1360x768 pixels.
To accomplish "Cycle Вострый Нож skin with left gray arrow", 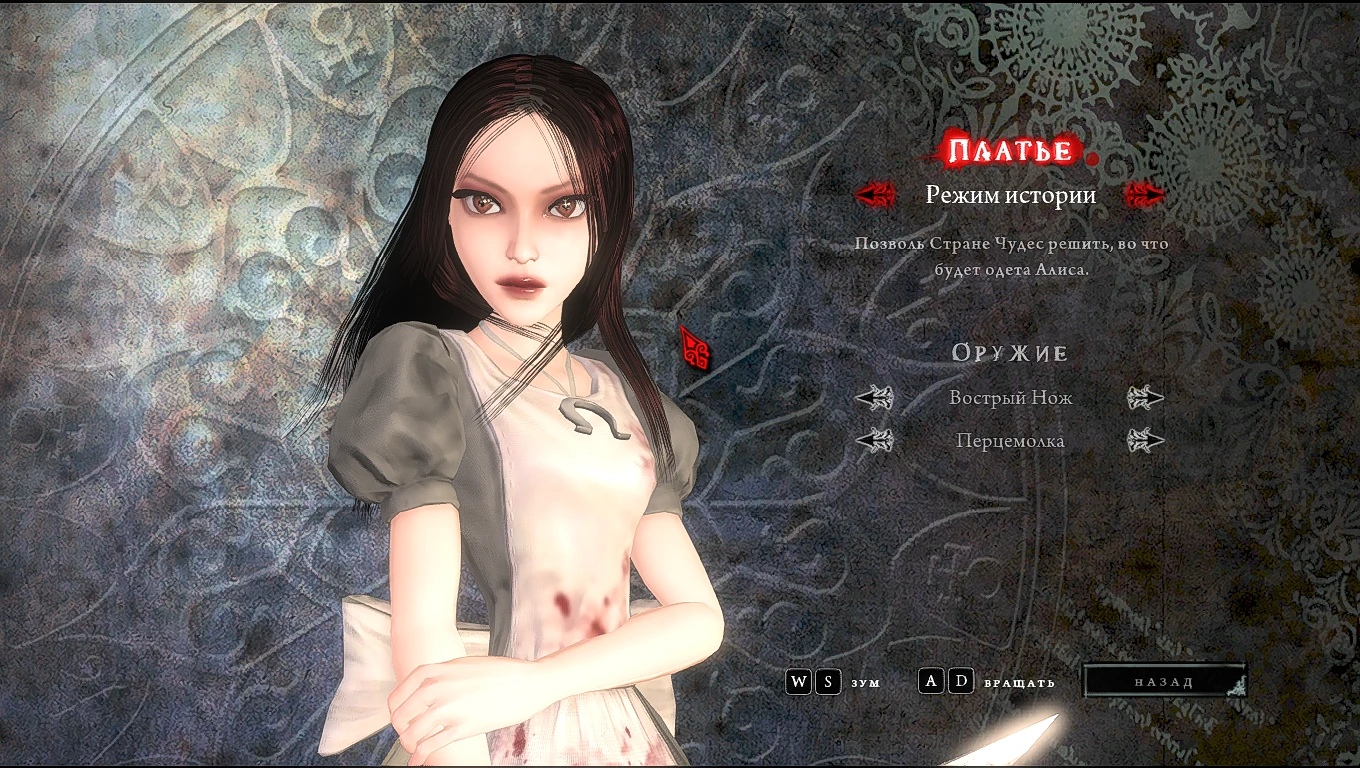I will pos(875,397).
